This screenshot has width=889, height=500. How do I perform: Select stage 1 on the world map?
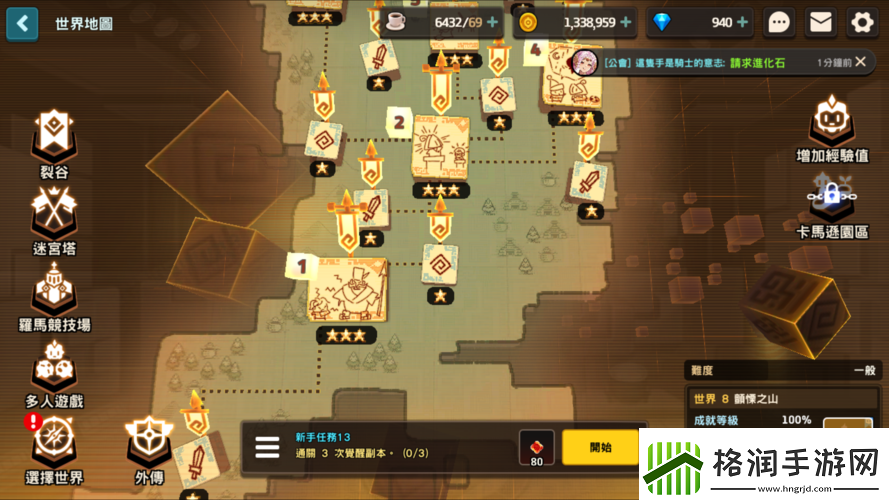(x=346, y=291)
